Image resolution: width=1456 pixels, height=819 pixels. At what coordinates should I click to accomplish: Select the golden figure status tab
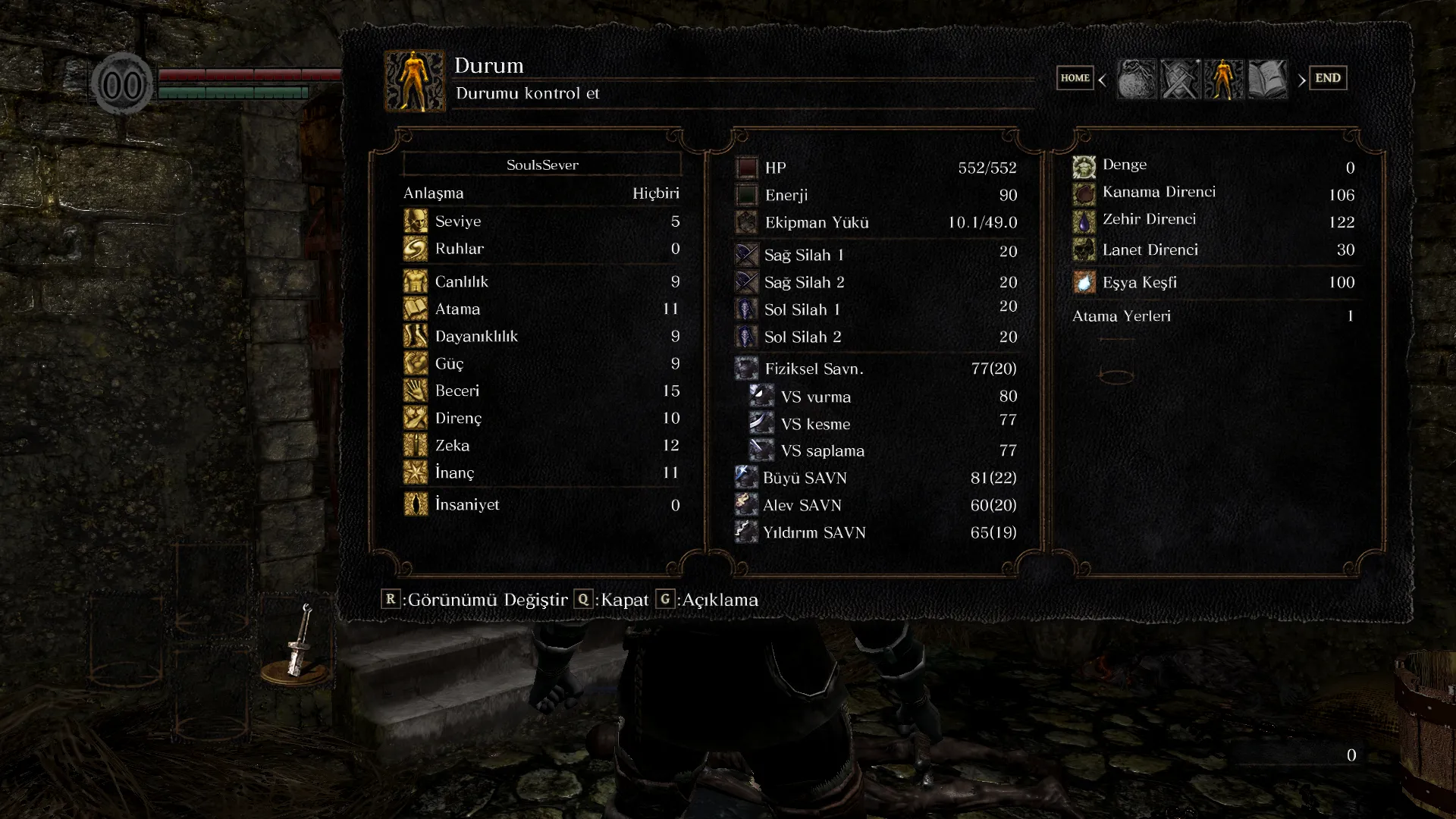(x=1223, y=79)
